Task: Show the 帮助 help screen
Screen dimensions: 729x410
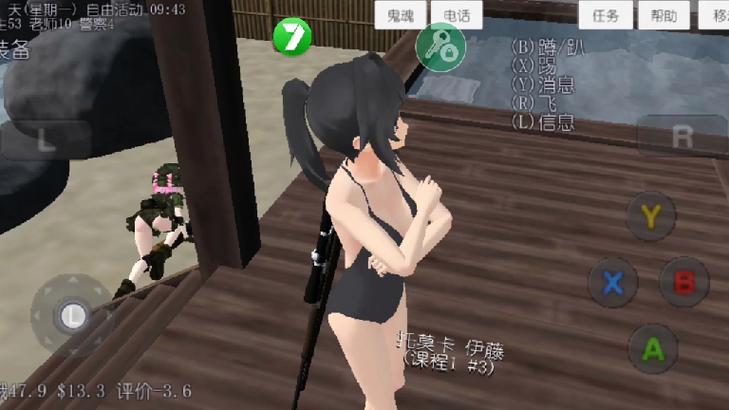Action: pos(663,16)
